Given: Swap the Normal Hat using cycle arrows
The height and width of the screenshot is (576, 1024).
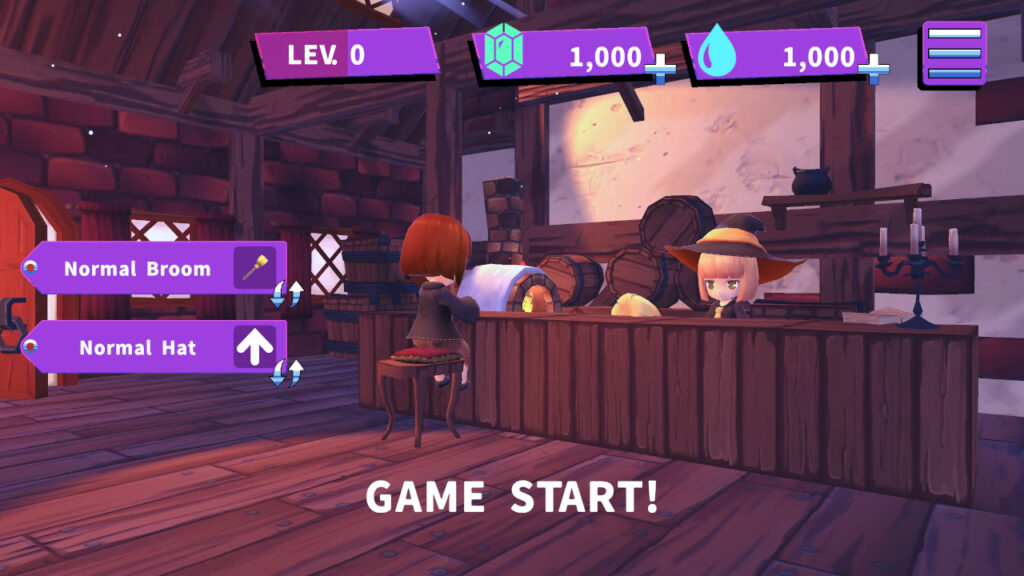Looking at the screenshot, I should [x=287, y=373].
